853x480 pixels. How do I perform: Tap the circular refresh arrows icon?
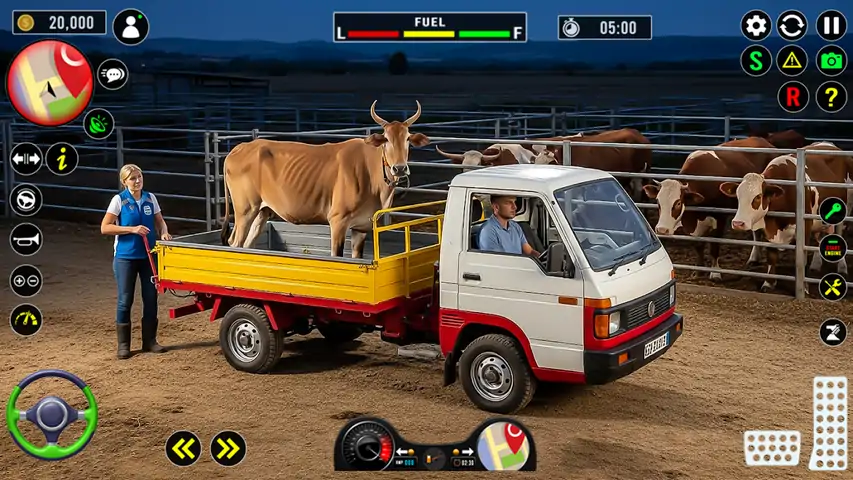tap(792, 25)
